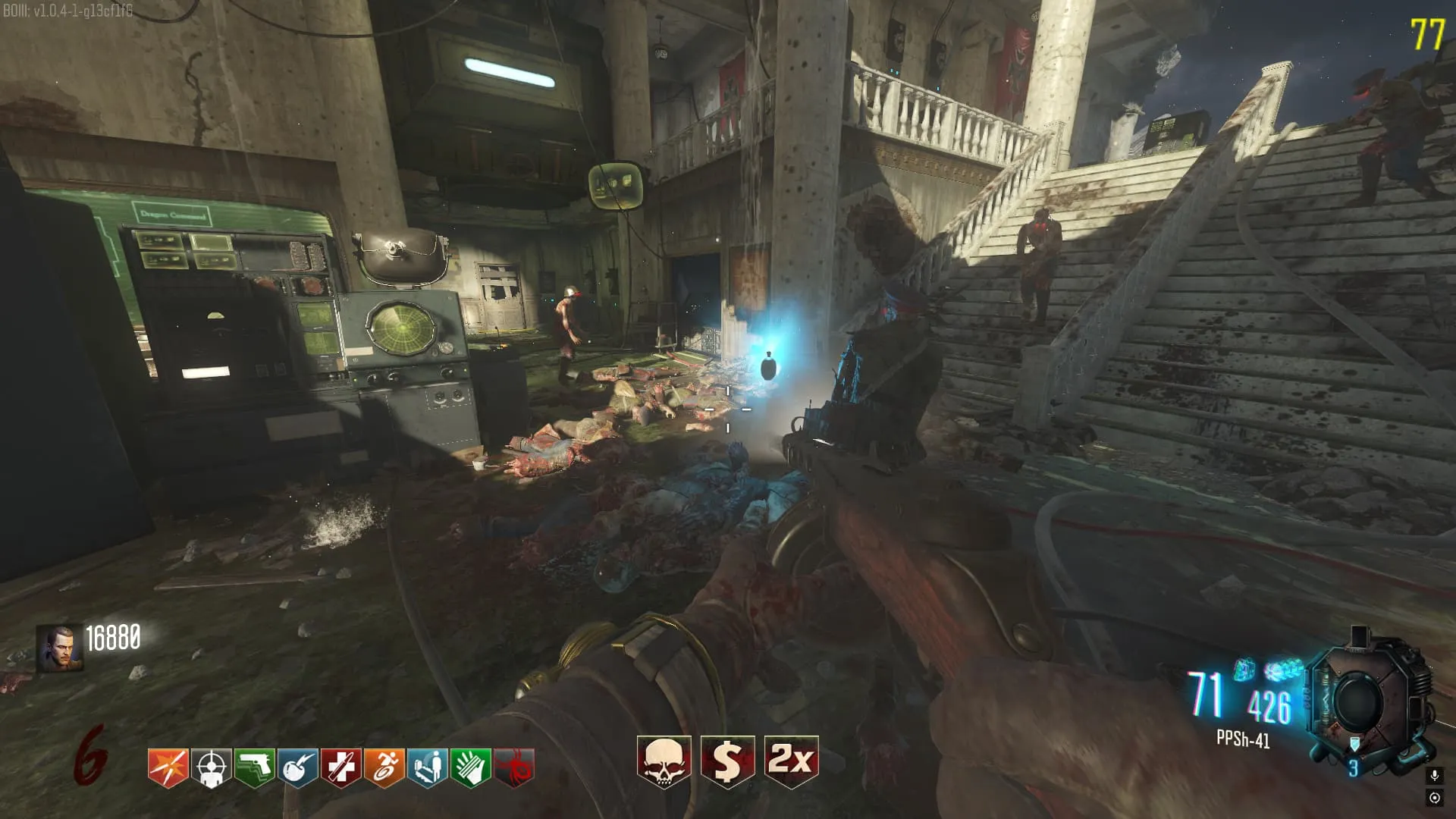
Task: Click the Widow's Wine spider perk
Action: 513,768
